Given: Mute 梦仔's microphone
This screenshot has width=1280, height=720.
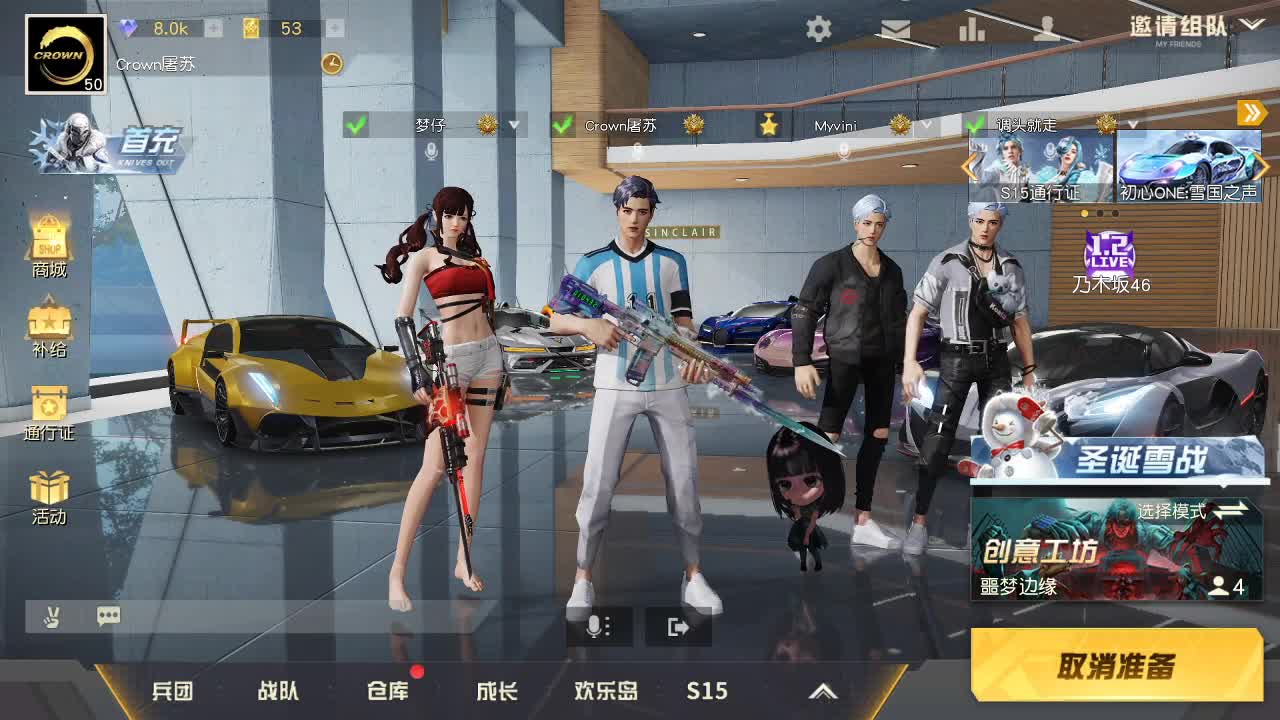Looking at the screenshot, I should point(430,149).
